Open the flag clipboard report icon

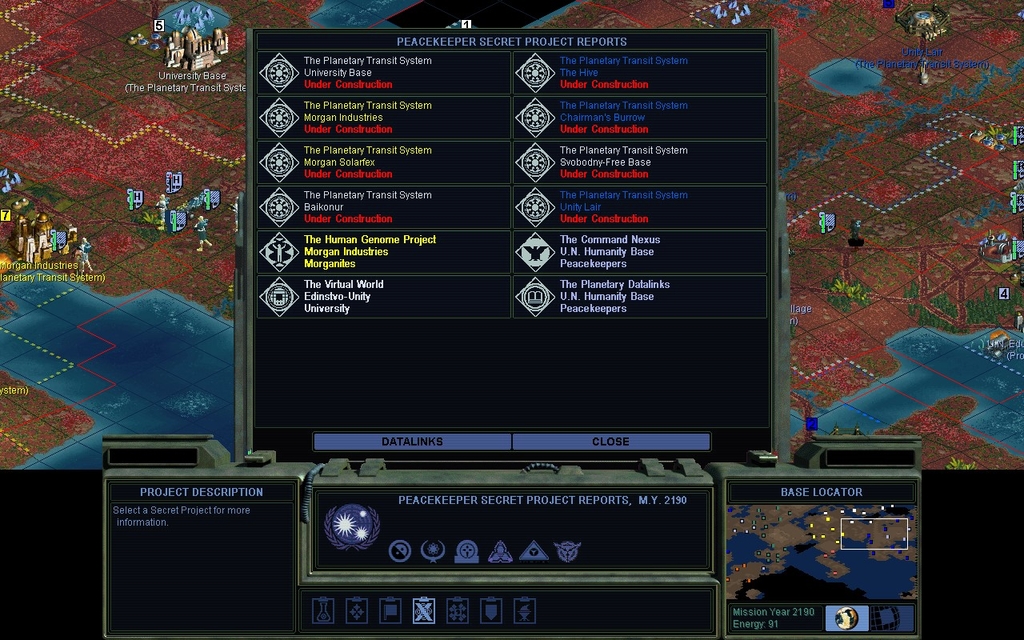[x=390, y=610]
